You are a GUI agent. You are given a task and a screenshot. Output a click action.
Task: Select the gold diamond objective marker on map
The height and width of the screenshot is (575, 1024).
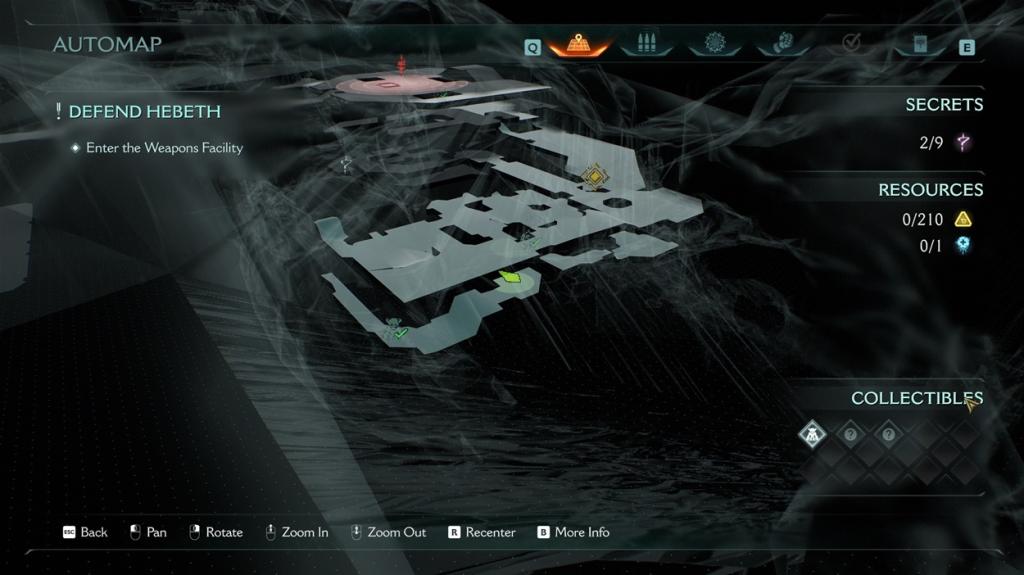[x=595, y=177]
